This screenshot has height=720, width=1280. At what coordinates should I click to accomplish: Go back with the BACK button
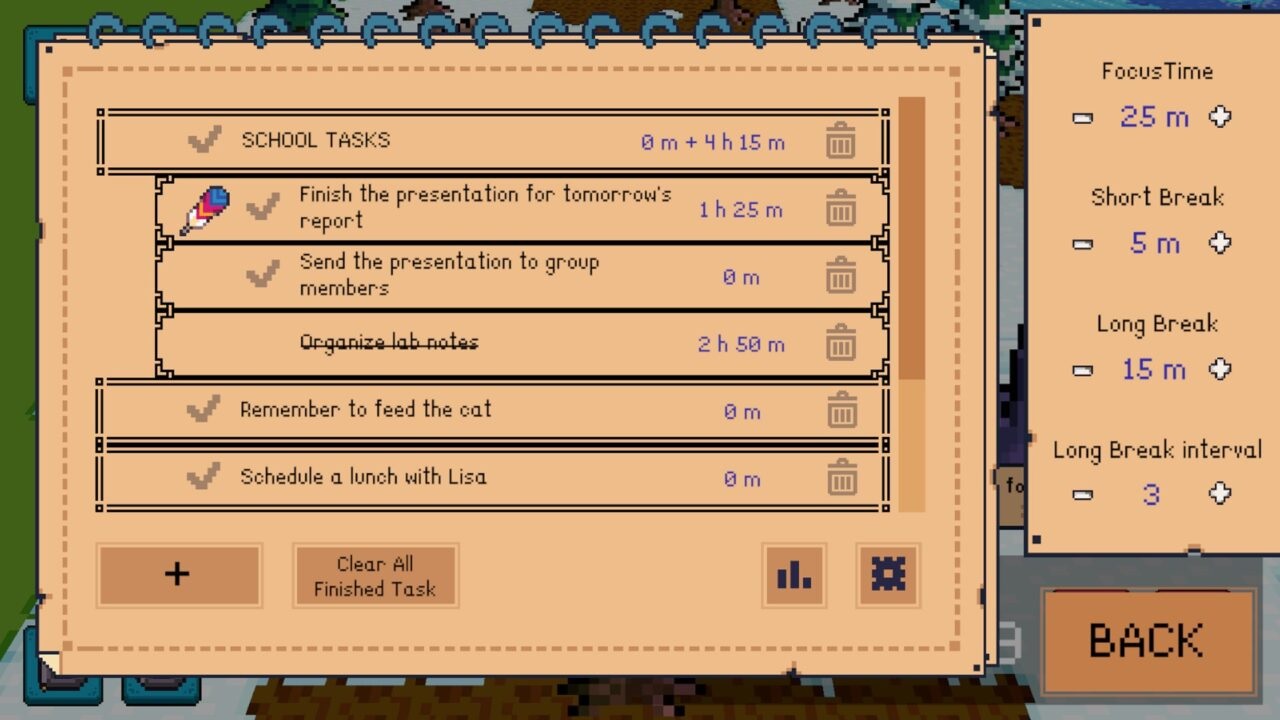1146,641
